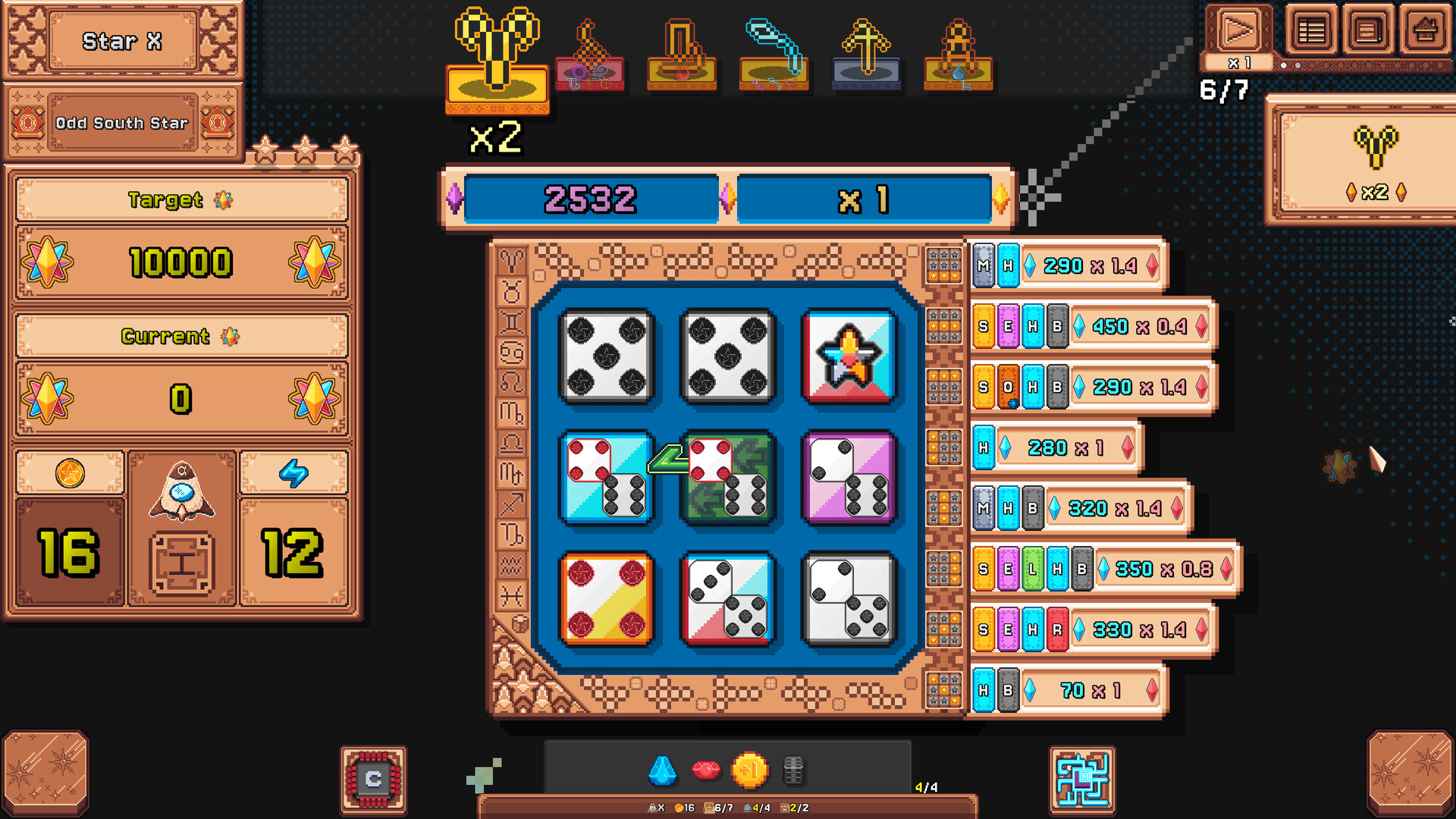Click the +1 gold coin in bottom tray
The image size is (1456, 819).
click(x=752, y=769)
